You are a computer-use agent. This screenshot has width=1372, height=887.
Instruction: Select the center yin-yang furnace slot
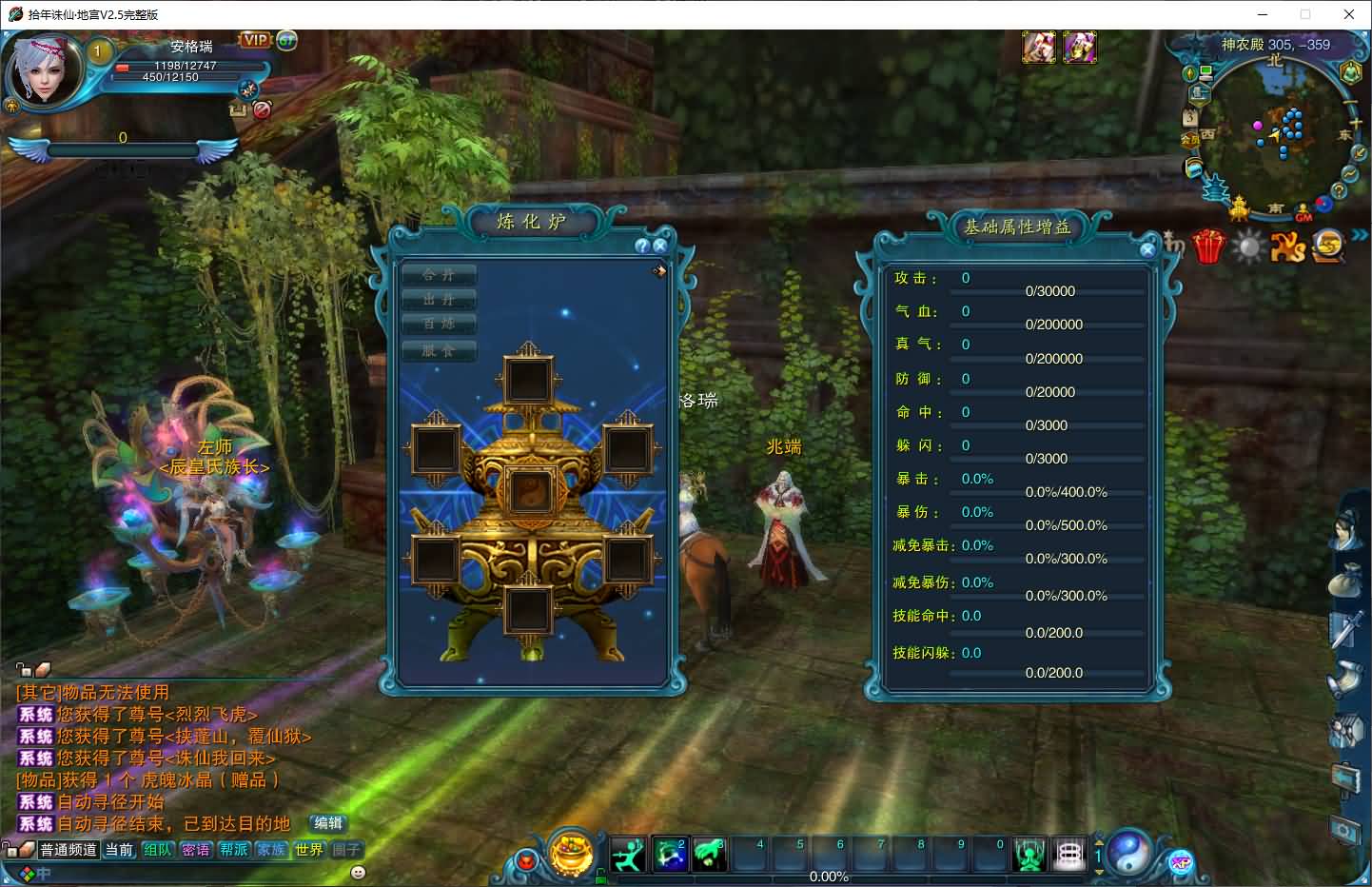pyautogui.click(x=528, y=492)
